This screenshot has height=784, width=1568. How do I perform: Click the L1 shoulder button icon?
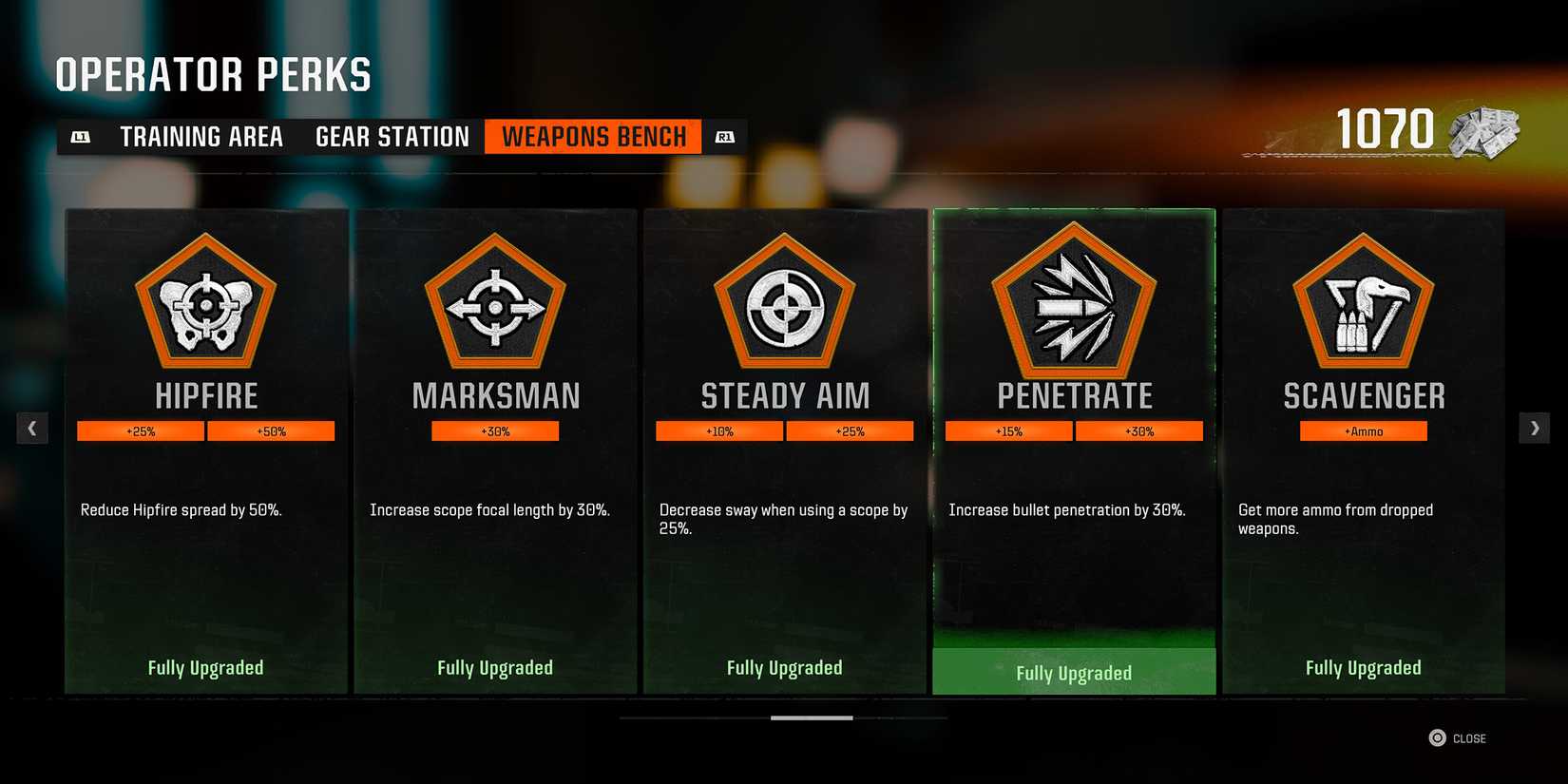(x=82, y=136)
